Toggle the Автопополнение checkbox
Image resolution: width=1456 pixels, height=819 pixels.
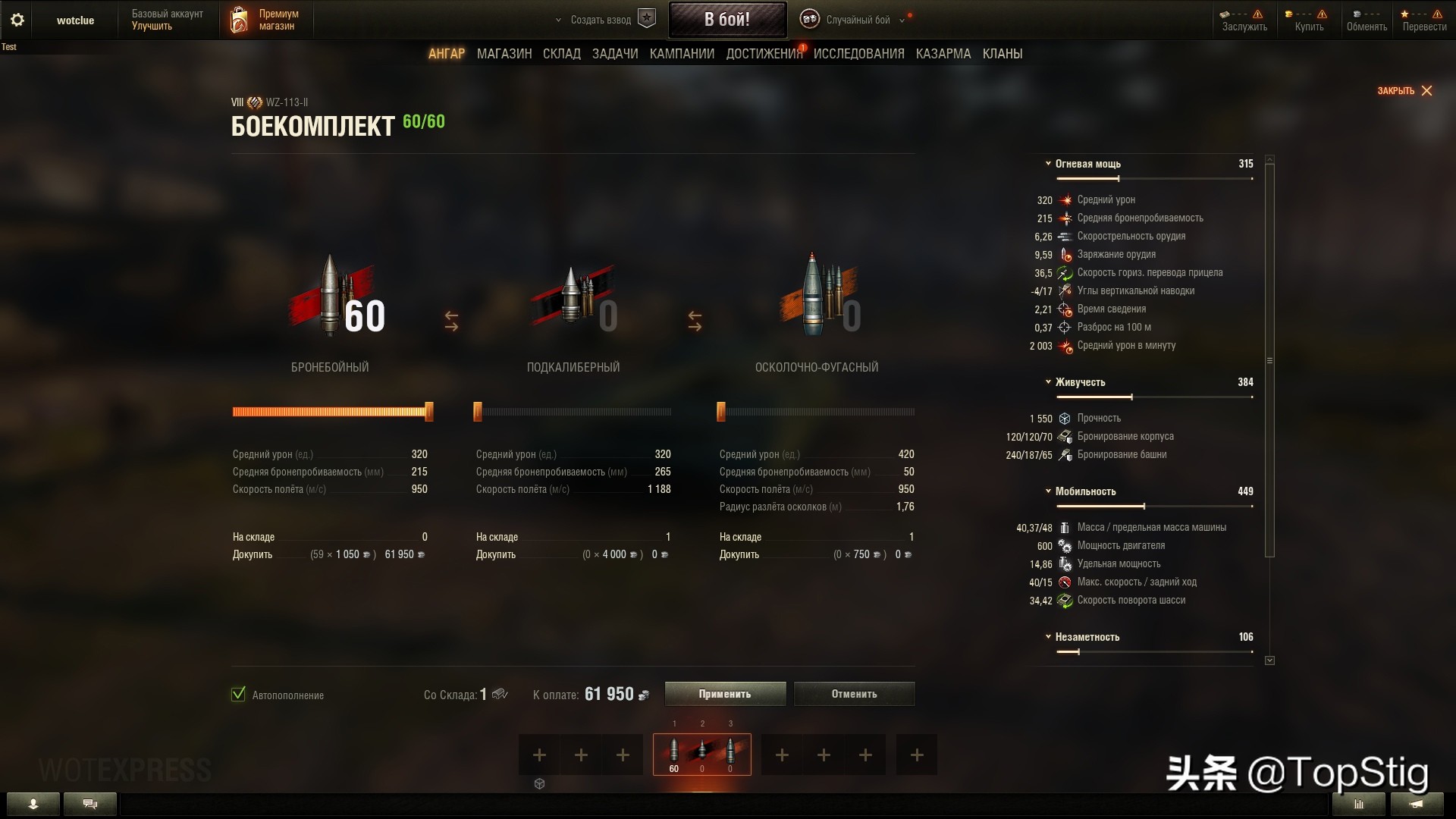[x=239, y=695]
